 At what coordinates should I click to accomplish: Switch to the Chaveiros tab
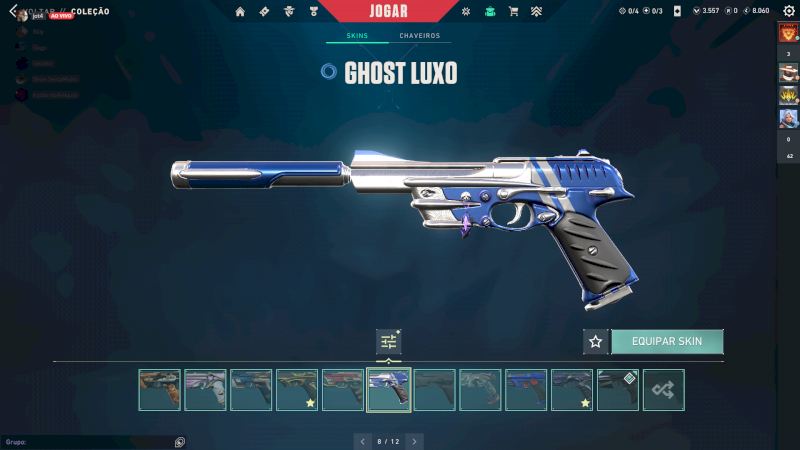click(x=419, y=36)
